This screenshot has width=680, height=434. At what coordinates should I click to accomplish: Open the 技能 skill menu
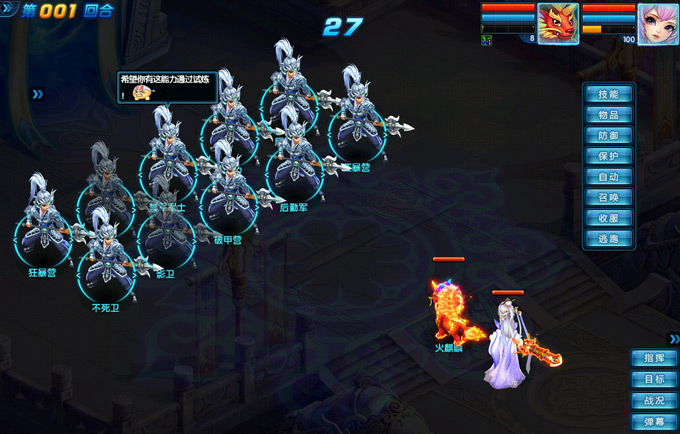point(608,94)
